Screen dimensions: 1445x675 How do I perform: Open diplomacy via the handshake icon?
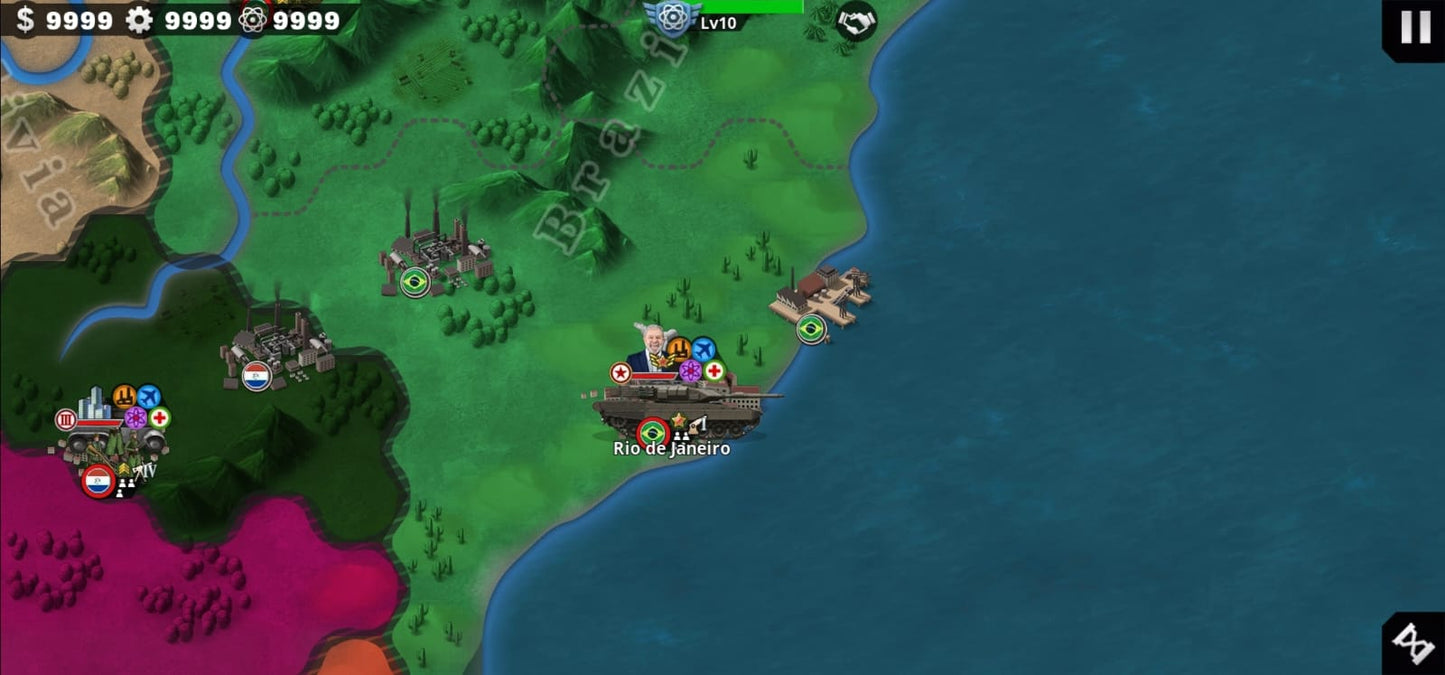(855, 21)
